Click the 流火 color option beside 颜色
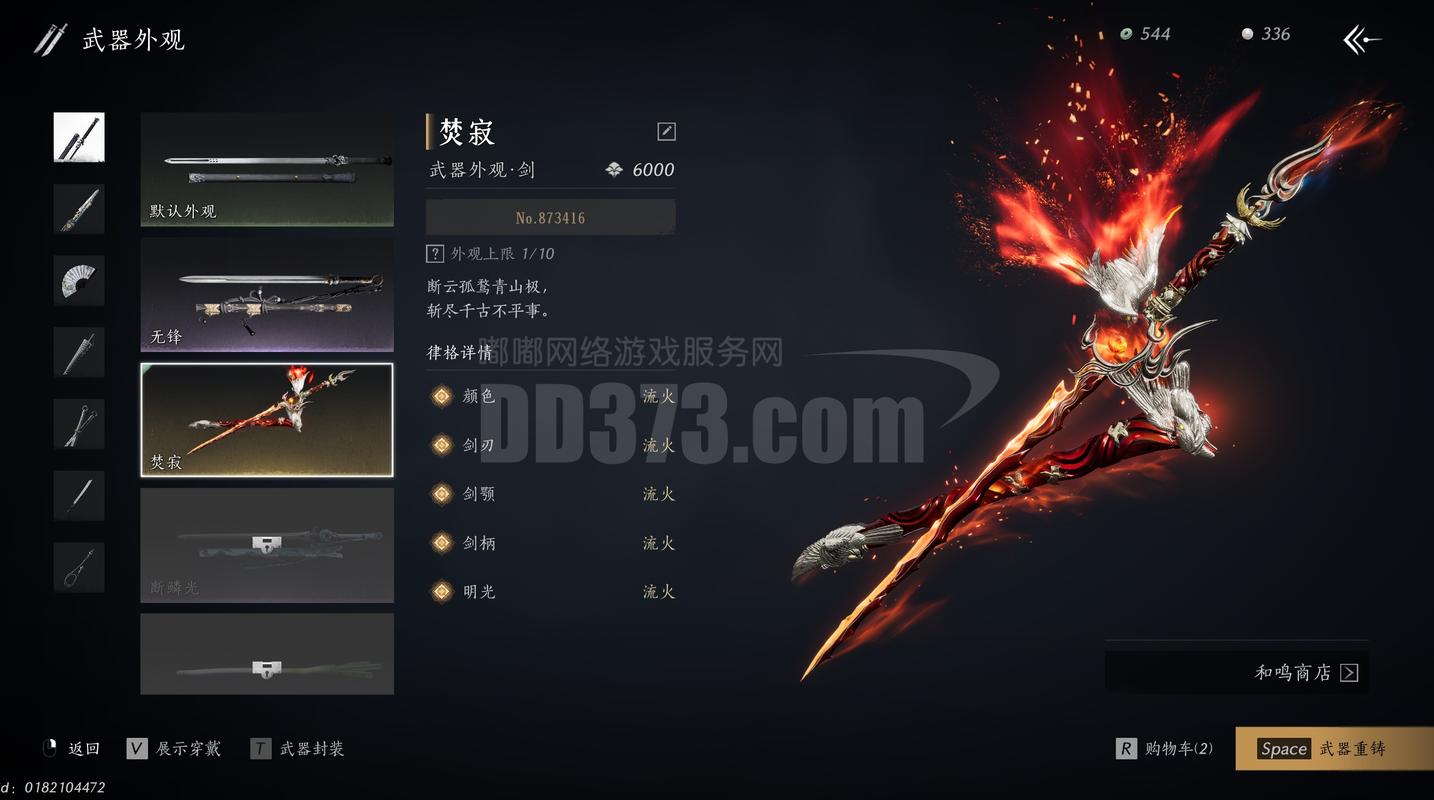 point(658,396)
